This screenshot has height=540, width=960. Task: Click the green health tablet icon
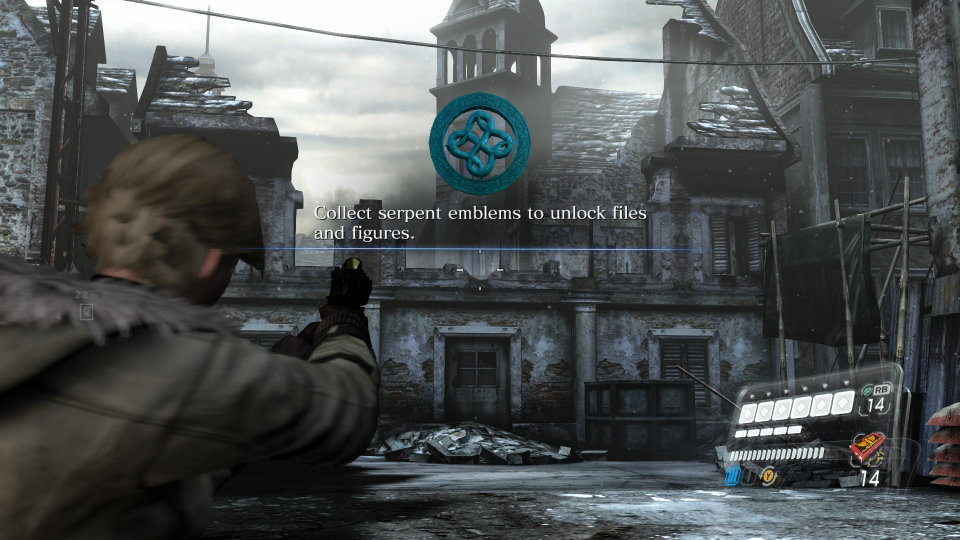[x=866, y=392]
